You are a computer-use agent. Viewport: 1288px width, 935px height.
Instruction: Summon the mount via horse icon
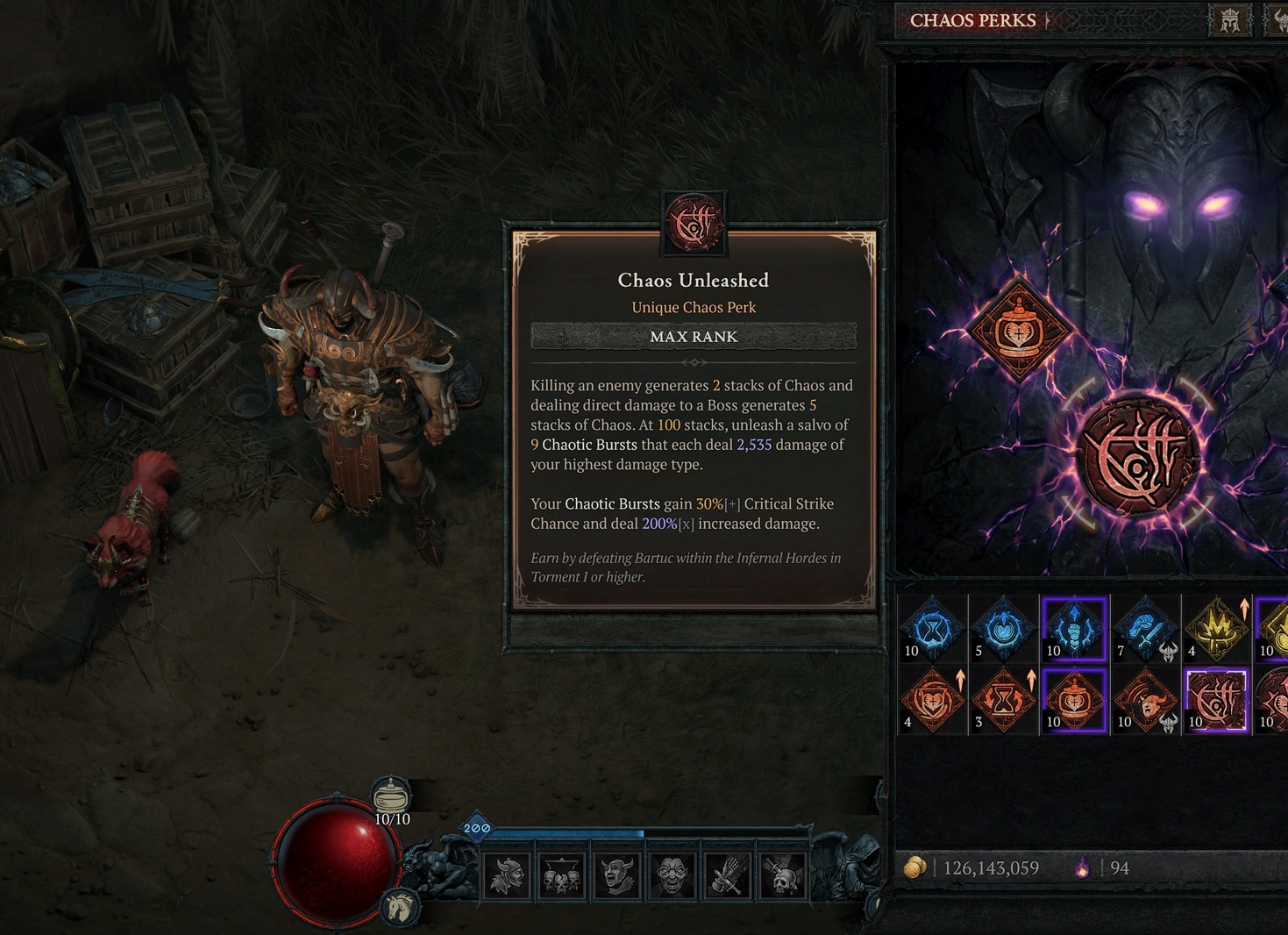400,906
